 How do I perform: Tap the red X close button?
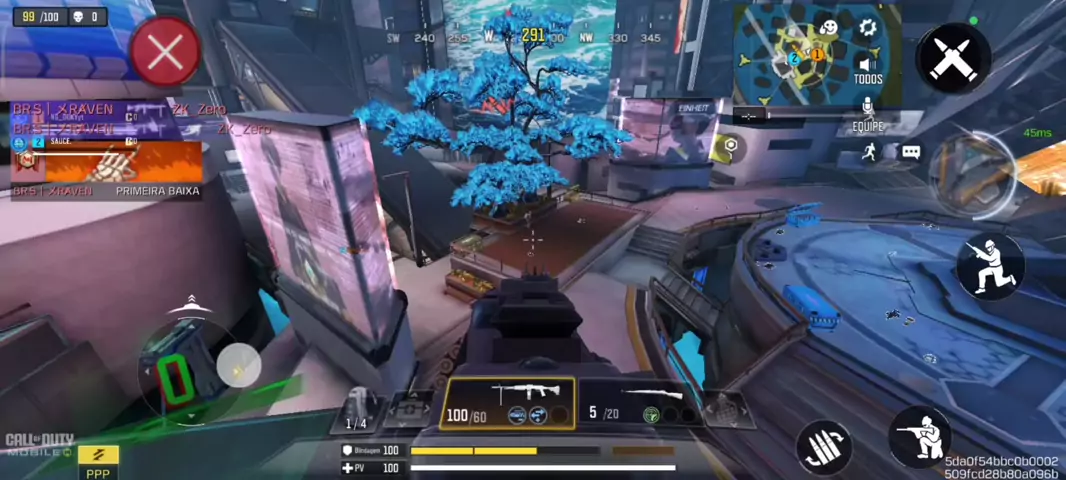[x=164, y=51]
